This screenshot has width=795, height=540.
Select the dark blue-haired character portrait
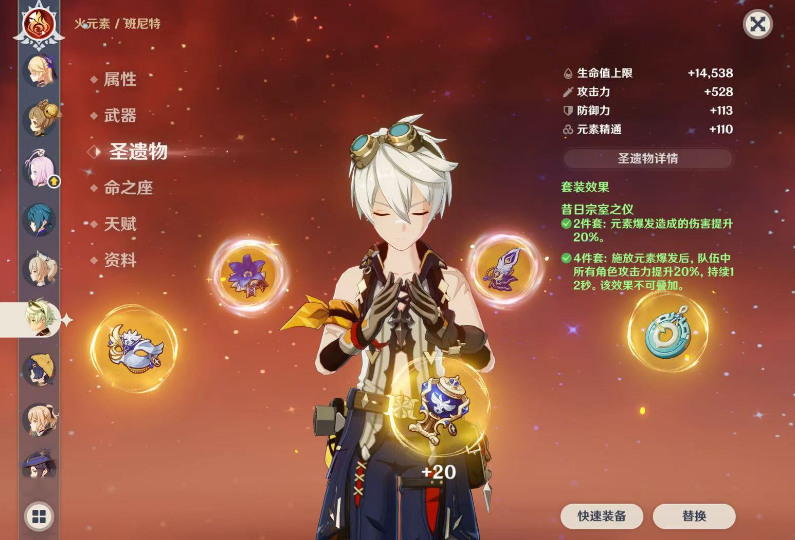coord(40,217)
